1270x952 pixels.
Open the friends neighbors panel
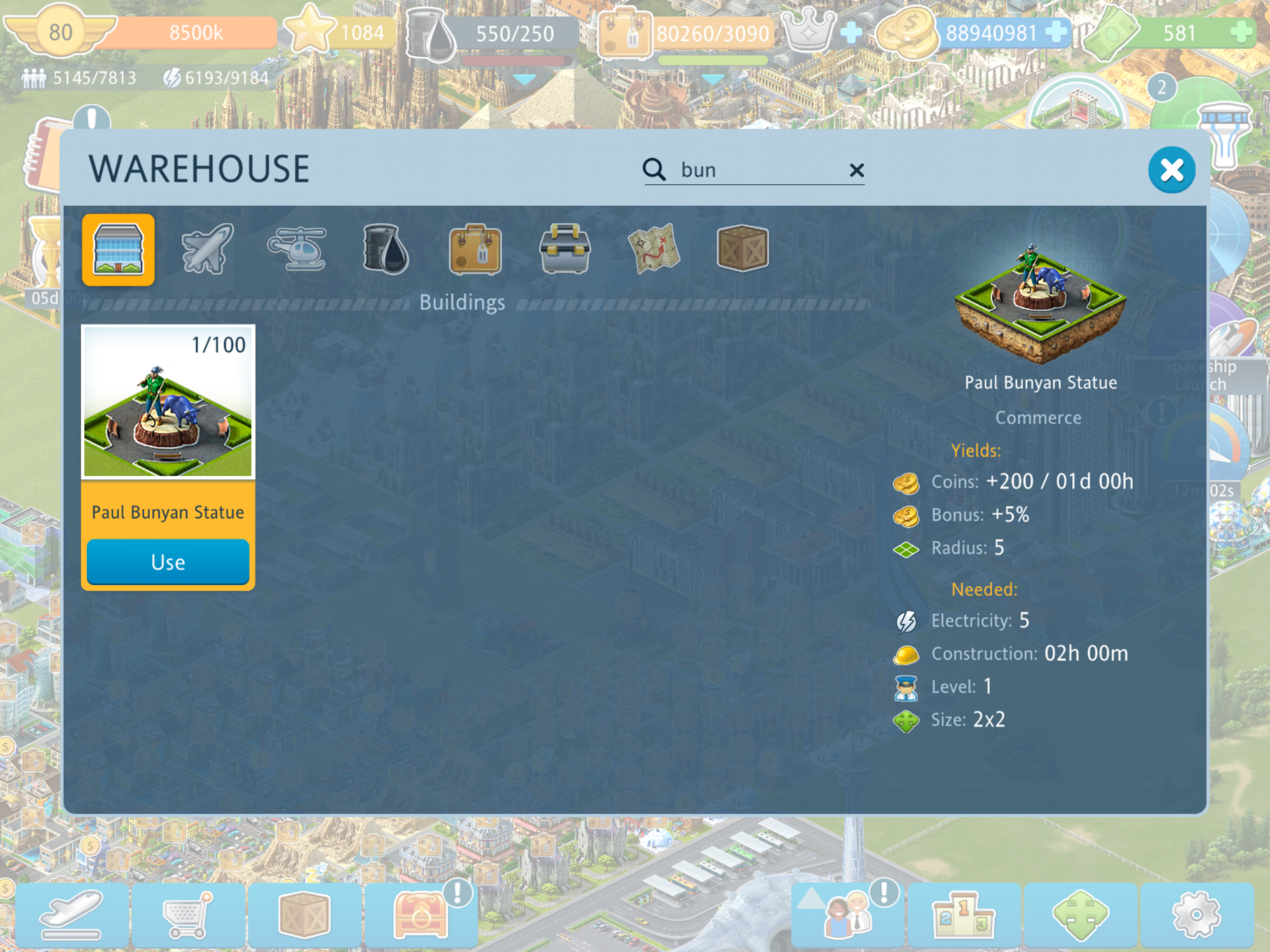pos(847,915)
